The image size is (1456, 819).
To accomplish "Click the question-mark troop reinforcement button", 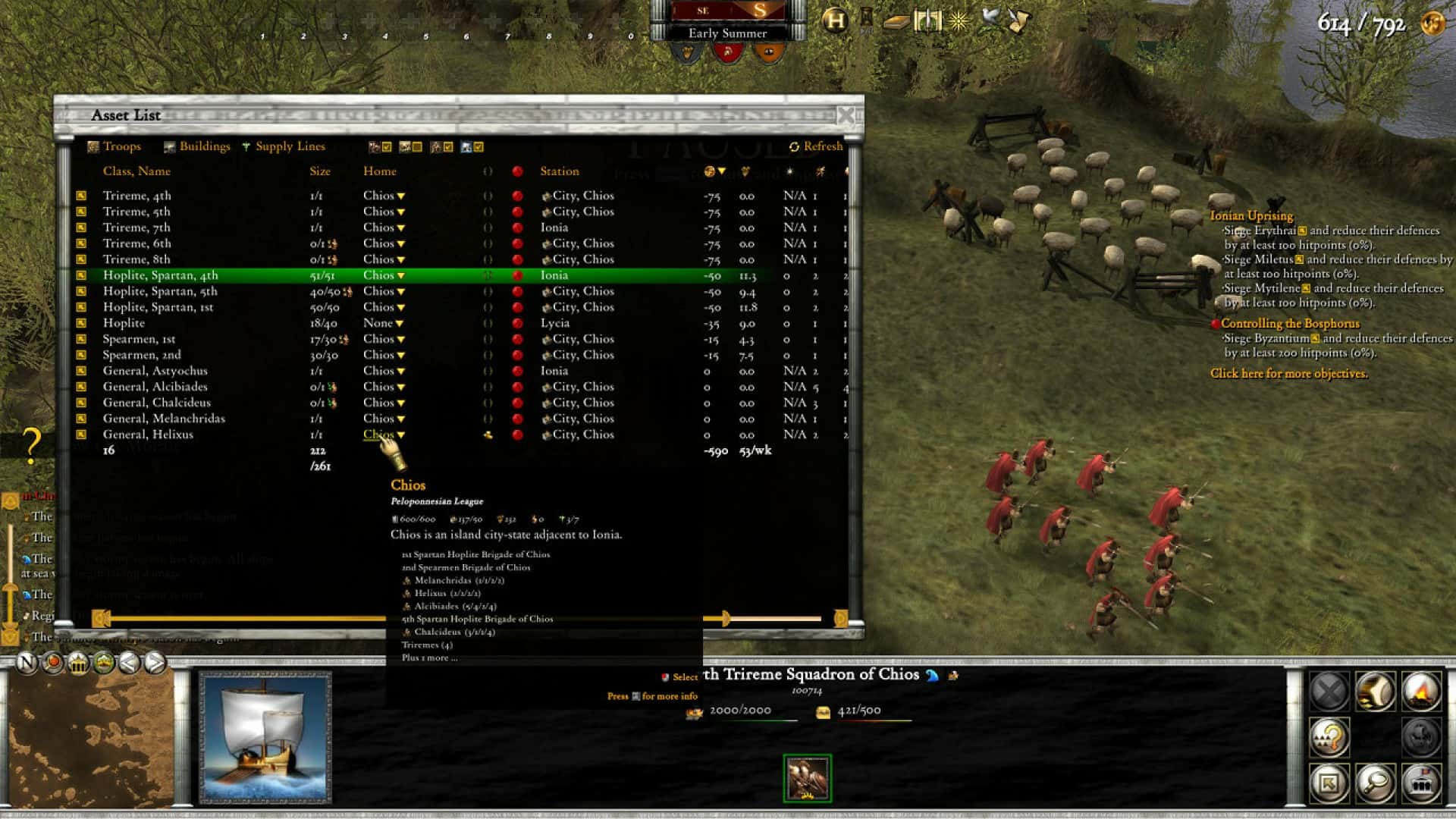I will coord(1330,738).
